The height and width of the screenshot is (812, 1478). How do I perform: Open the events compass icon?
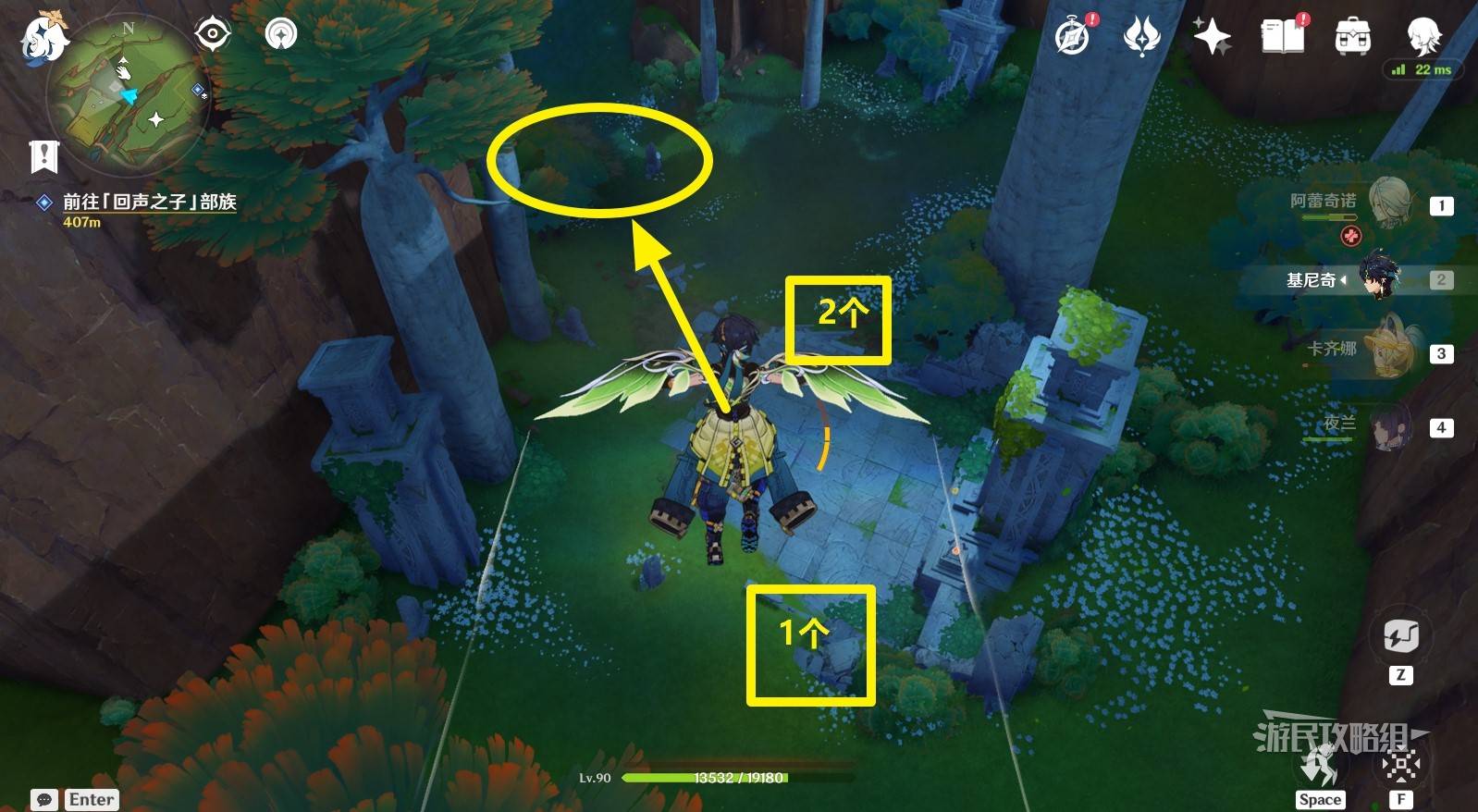tap(1074, 37)
